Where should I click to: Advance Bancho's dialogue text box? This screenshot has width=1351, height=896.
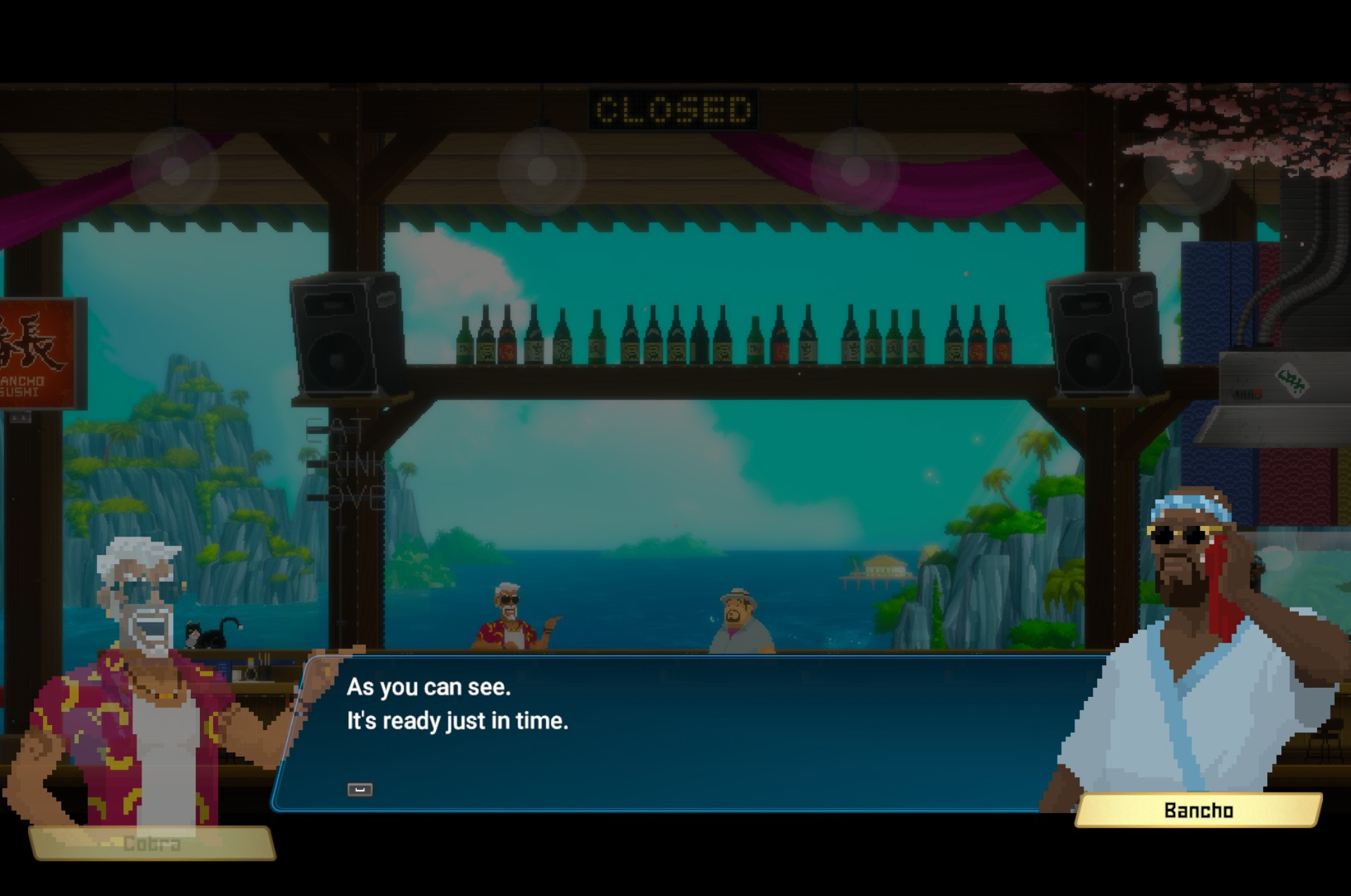(x=360, y=789)
